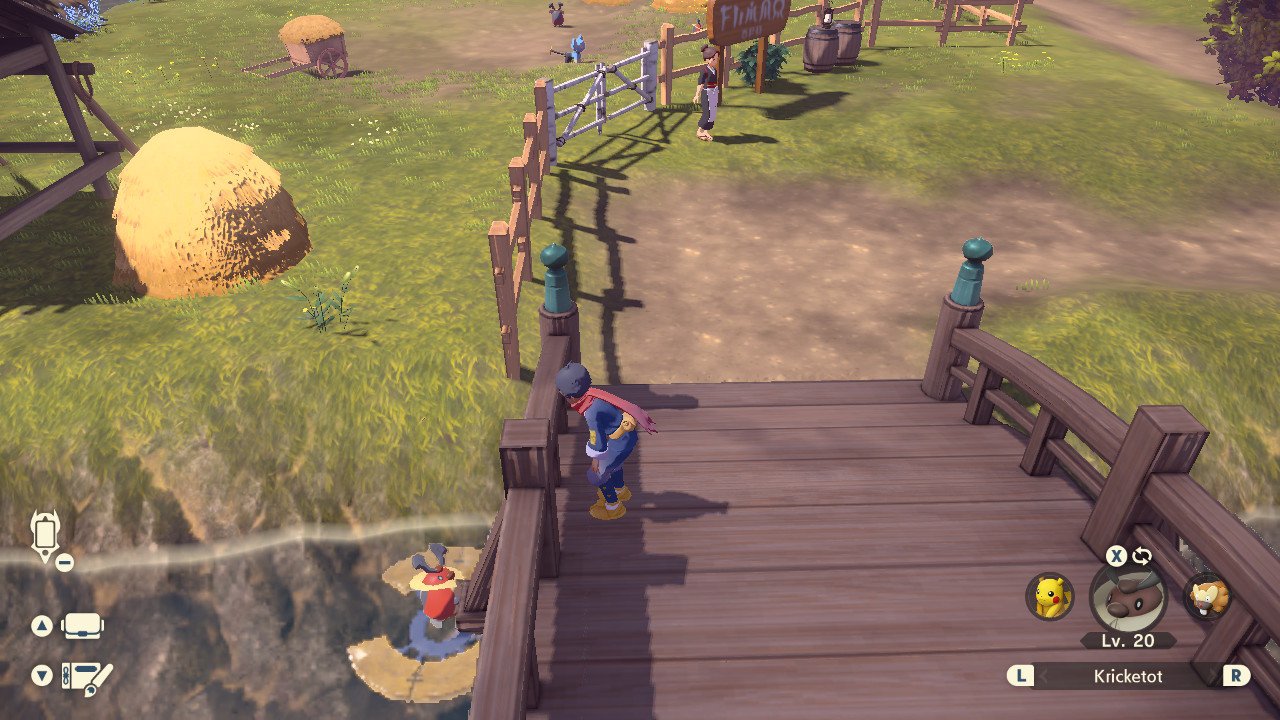Open the satchel bag icon
This screenshot has height=720, width=1280.
coord(82,627)
